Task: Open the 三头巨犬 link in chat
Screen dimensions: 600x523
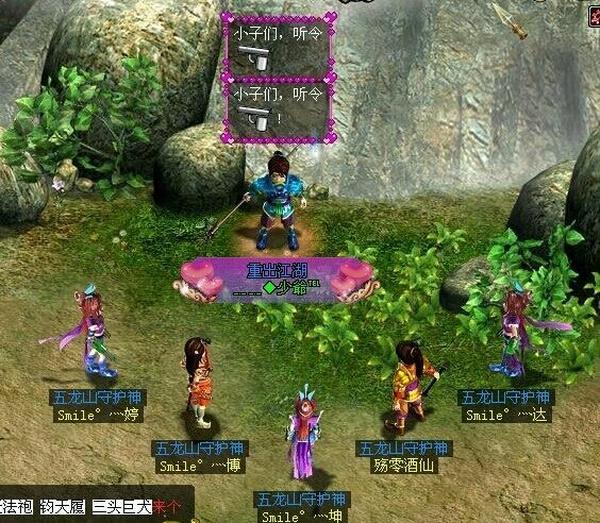Action: tap(121, 507)
